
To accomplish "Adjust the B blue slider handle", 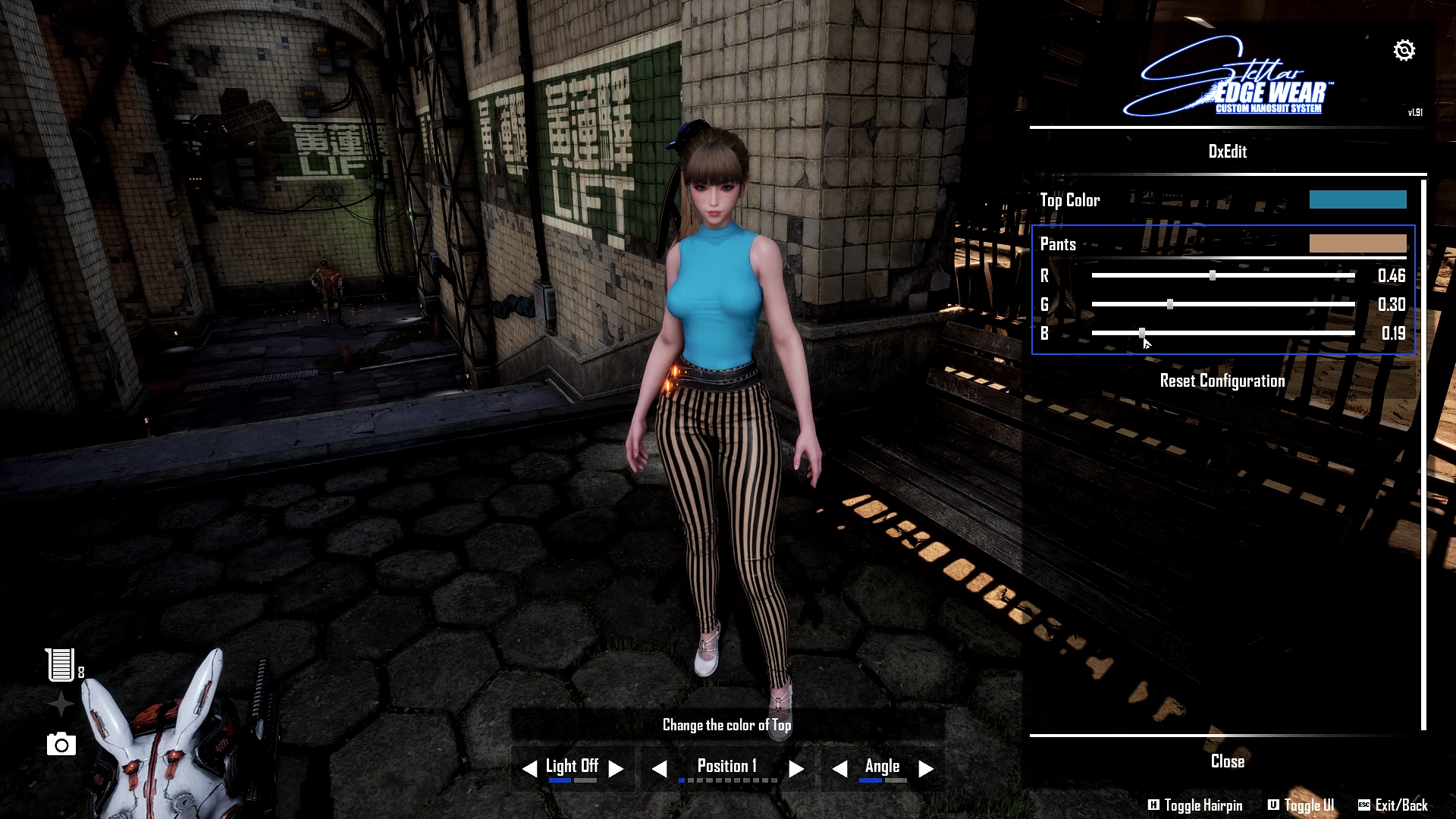I will pyautogui.click(x=1142, y=333).
